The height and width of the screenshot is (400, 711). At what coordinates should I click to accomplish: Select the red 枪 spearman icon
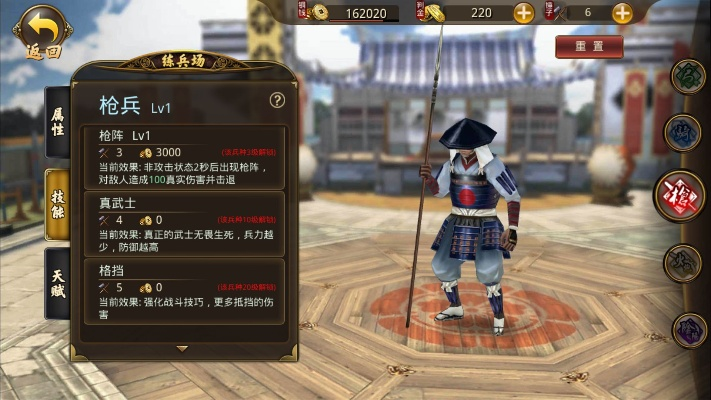point(681,196)
